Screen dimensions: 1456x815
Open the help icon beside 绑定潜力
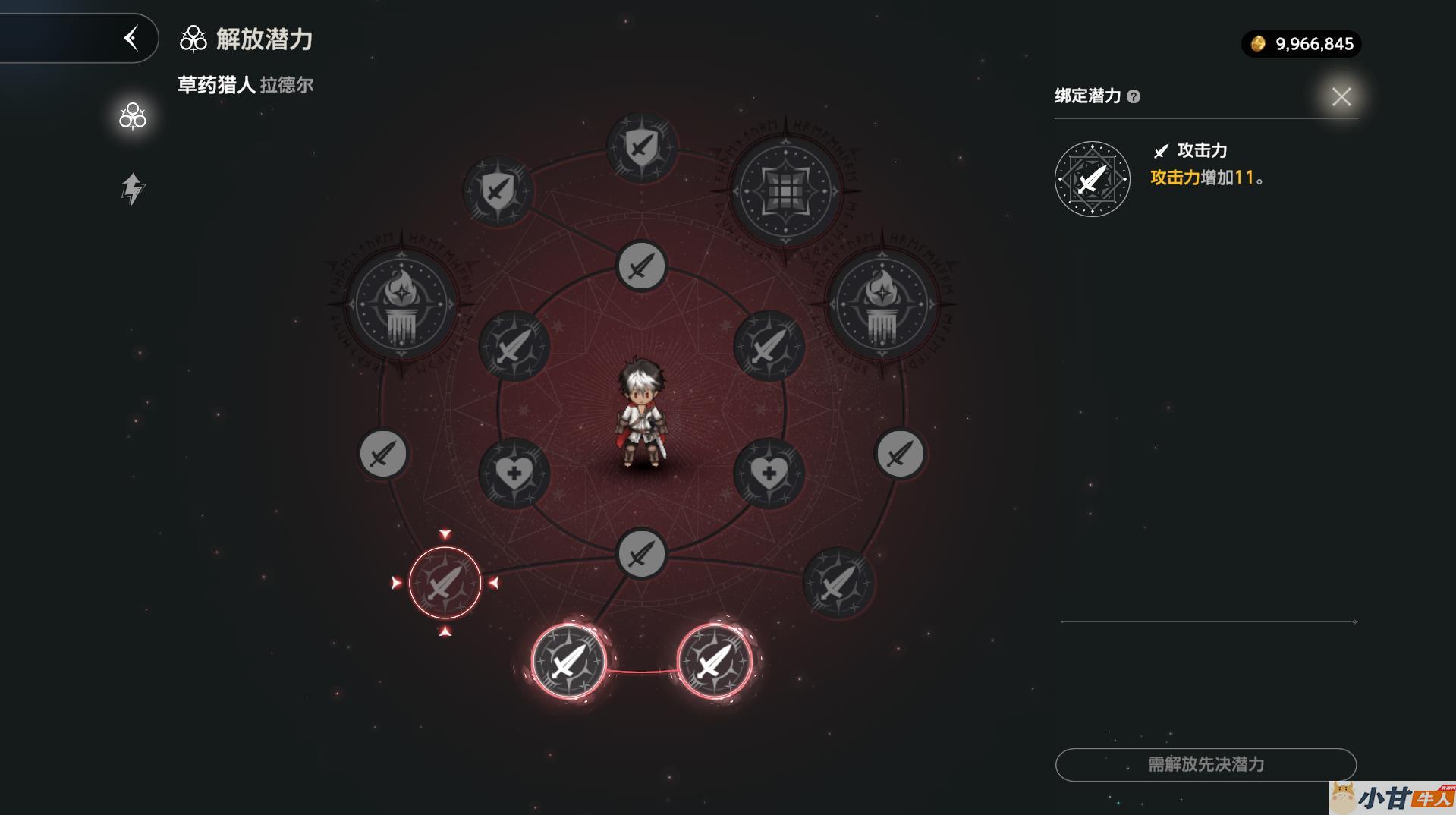coord(1134,96)
